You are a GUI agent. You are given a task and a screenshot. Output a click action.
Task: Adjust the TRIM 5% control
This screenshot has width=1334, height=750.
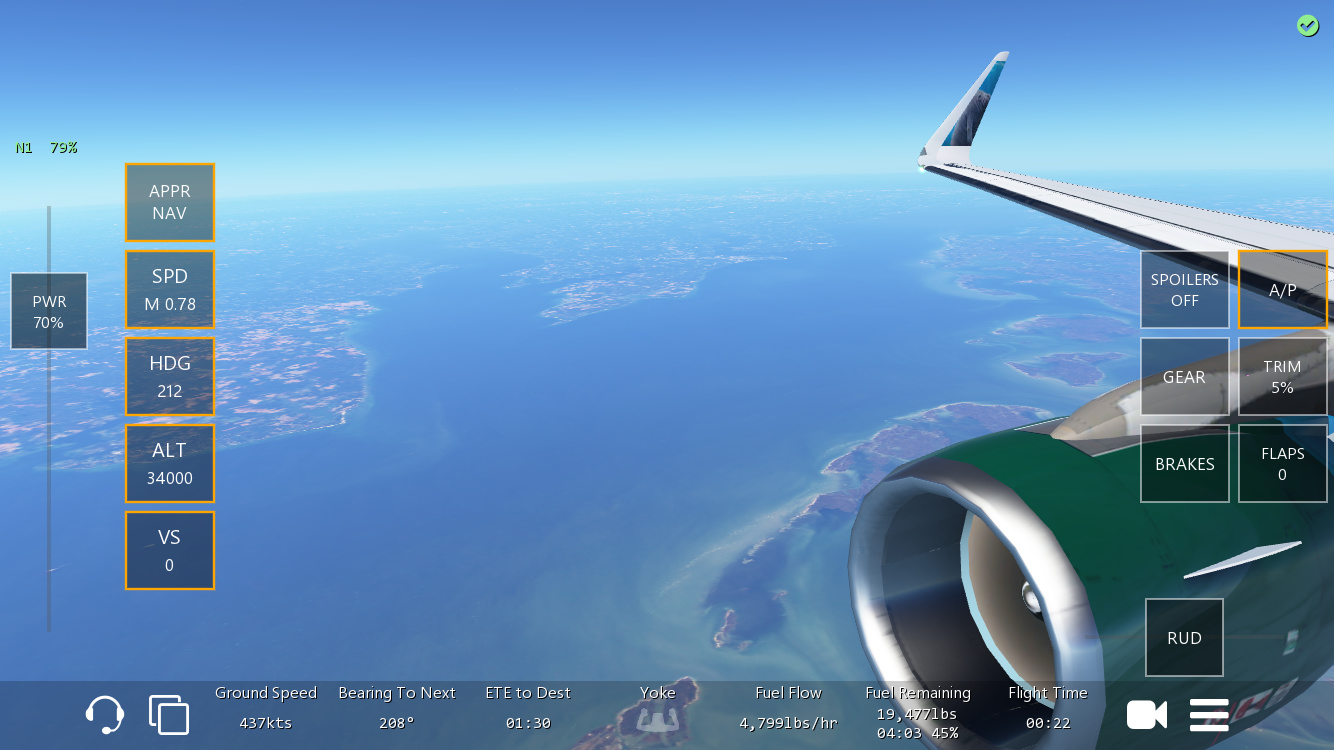[1283, 376]
